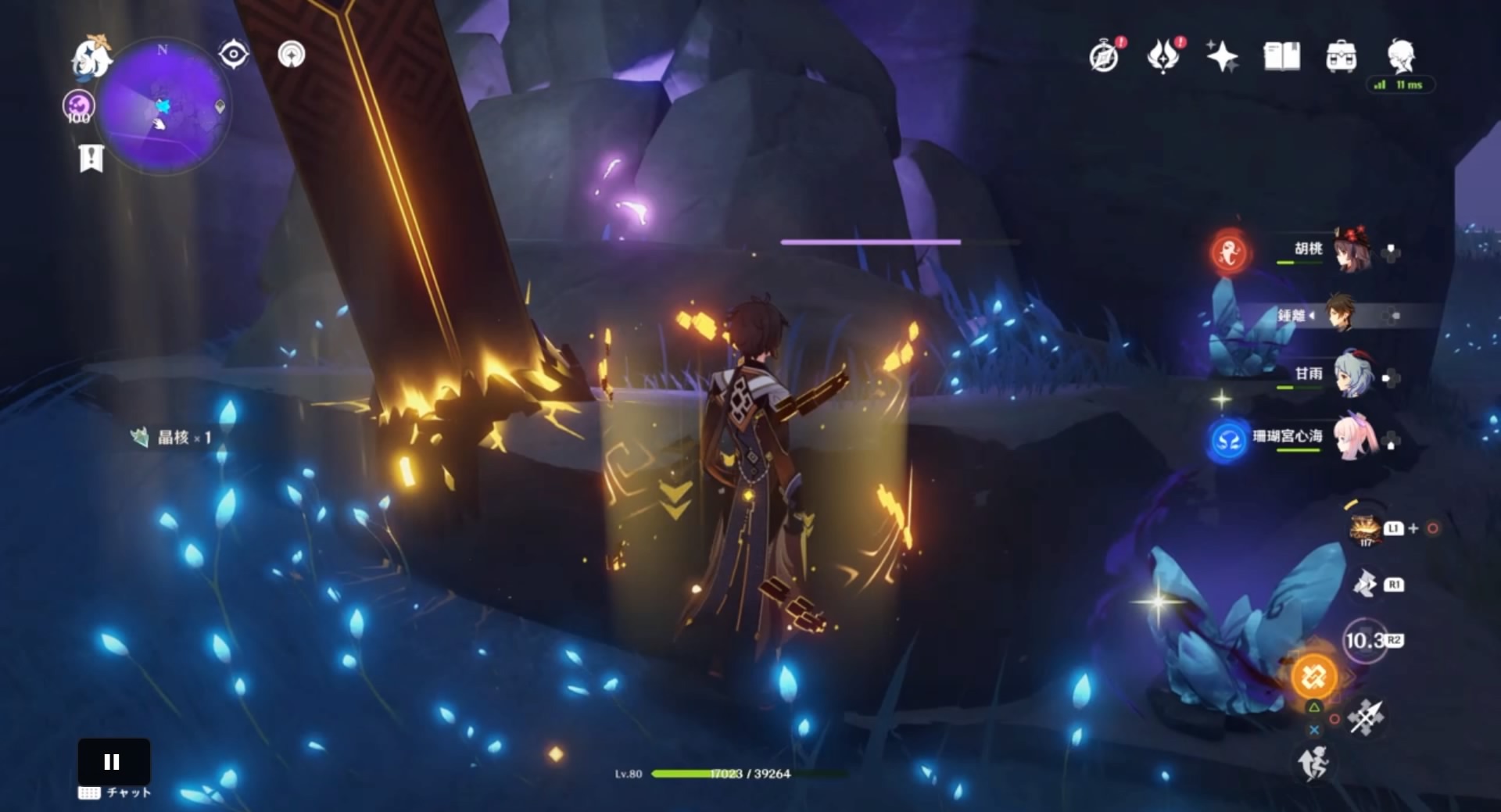Click the sprint dash icon
This screenshot has height=812, width=1501.
pyautogui.click(x=1313, y=763)
